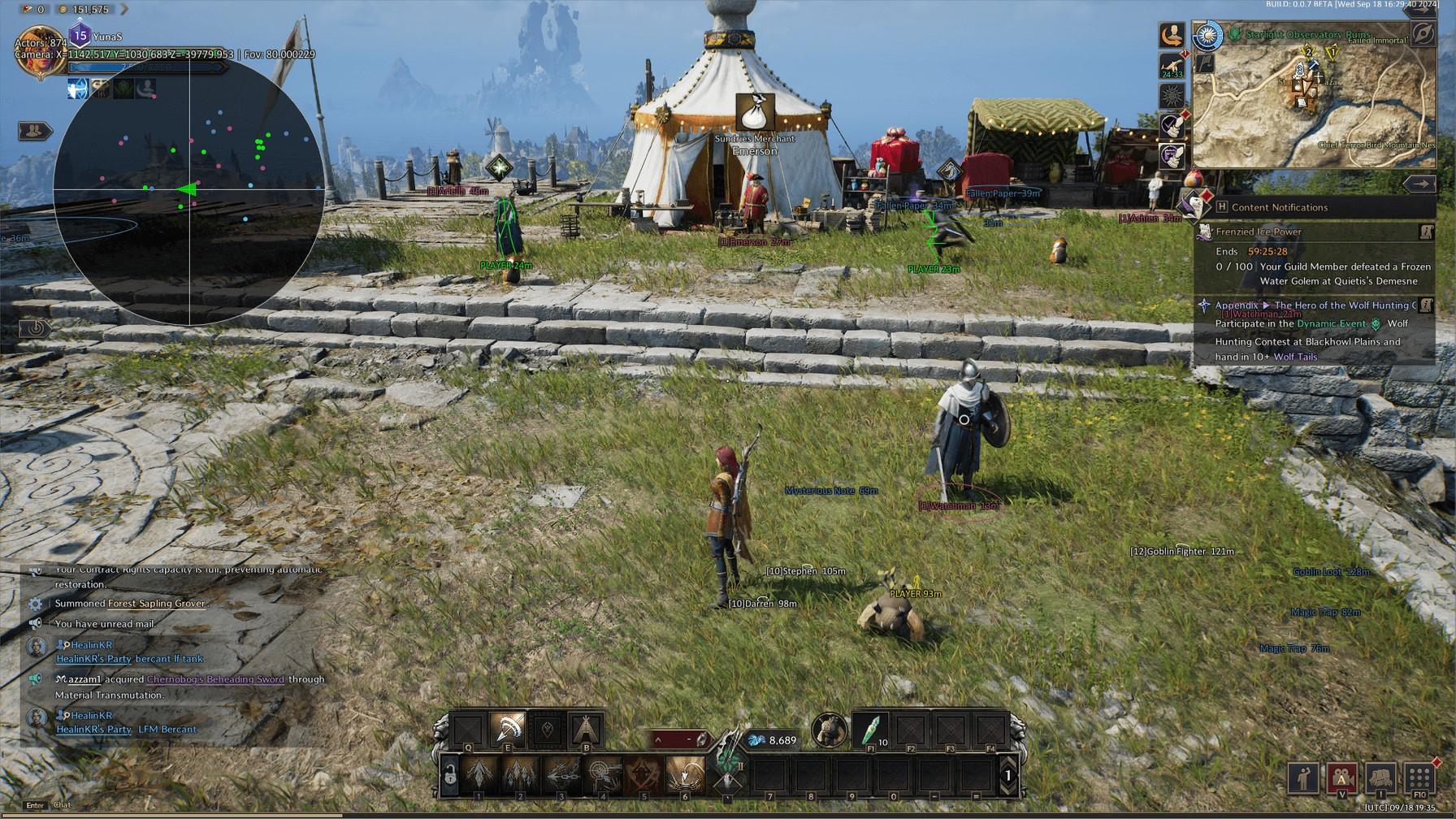This screenshot has height=819, width=1456.
Task: Switch the hotbar page using the '1' toggle
Action: pos(1008,775)
